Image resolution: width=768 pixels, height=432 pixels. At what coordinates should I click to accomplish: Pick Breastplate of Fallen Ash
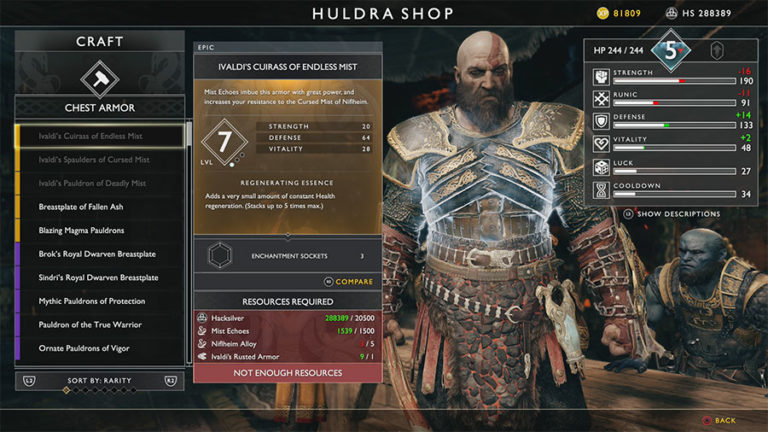pos(99,207)
